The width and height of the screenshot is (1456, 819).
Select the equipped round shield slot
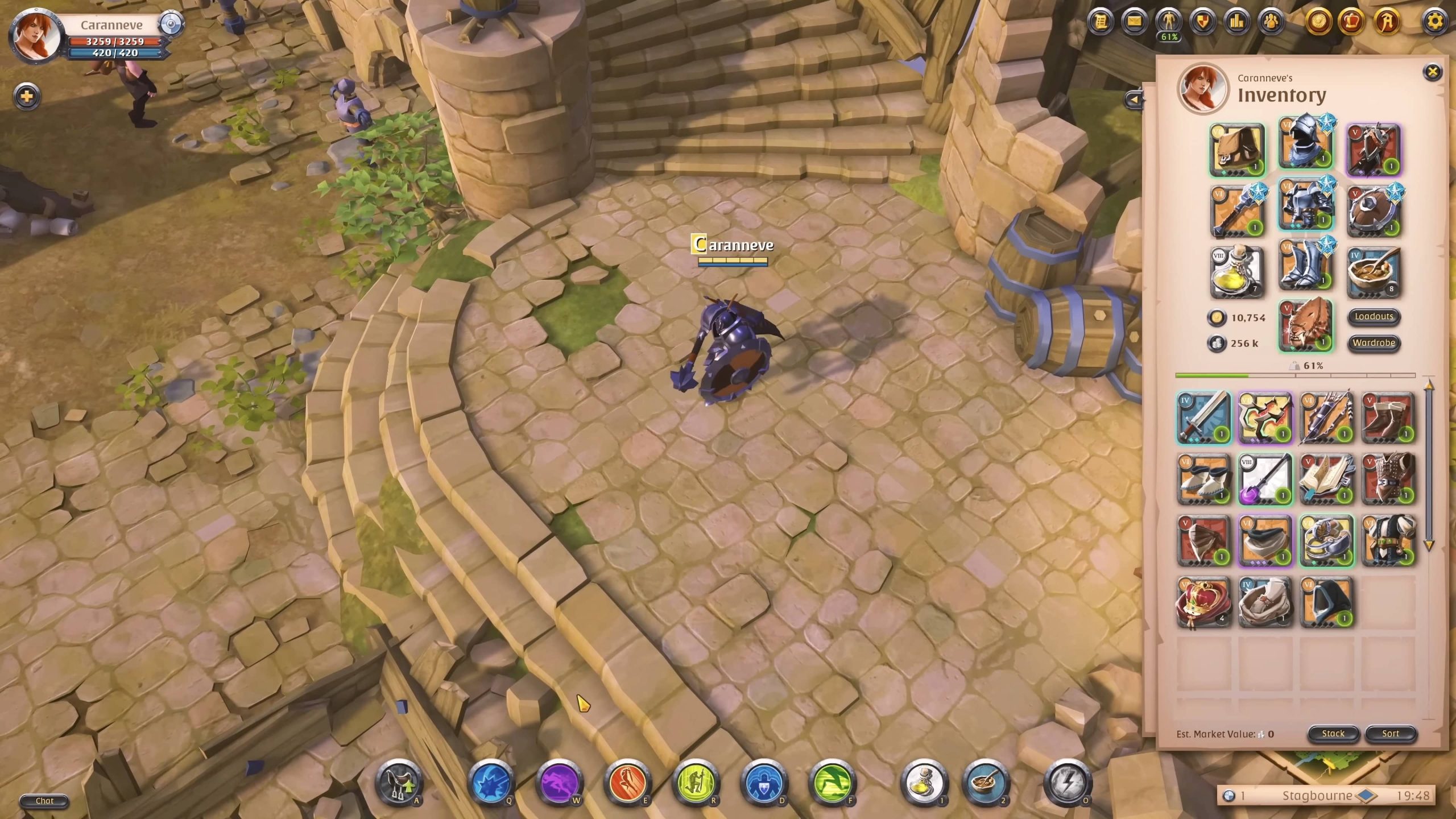(x=1374, y=210)
